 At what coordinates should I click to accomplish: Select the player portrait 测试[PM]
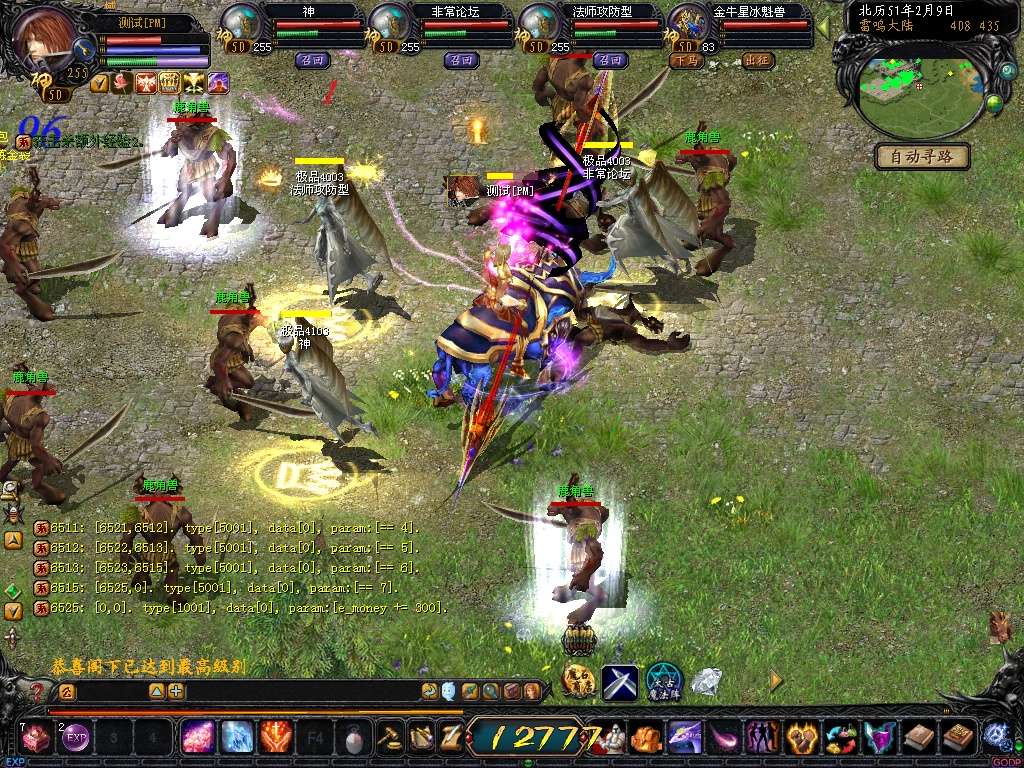[x=47, y=40]
